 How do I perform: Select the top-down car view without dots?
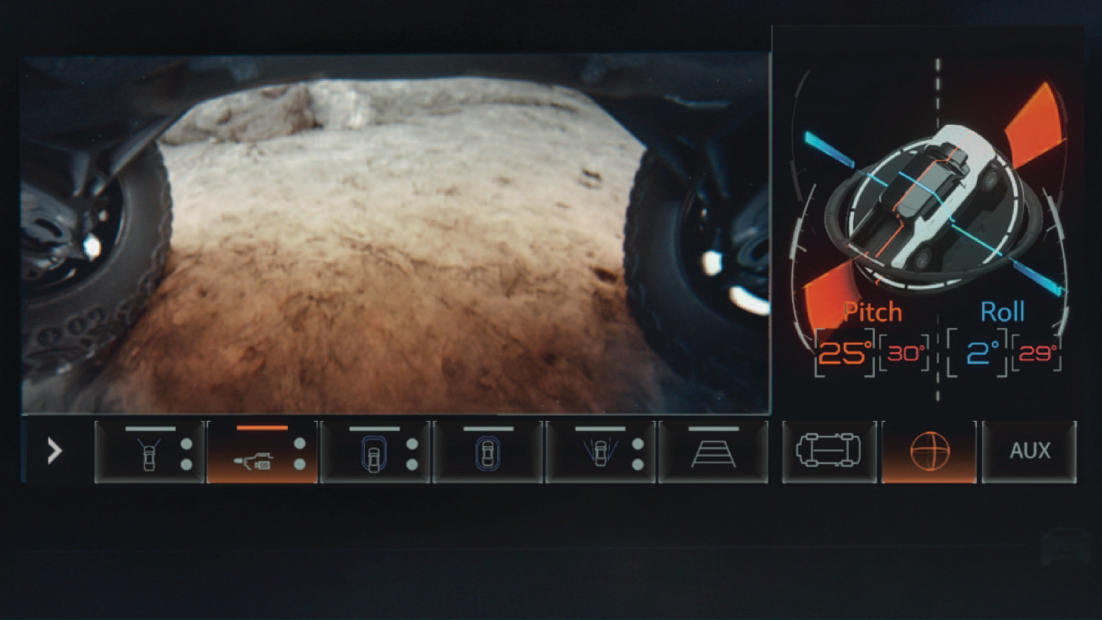click(488, 452)
